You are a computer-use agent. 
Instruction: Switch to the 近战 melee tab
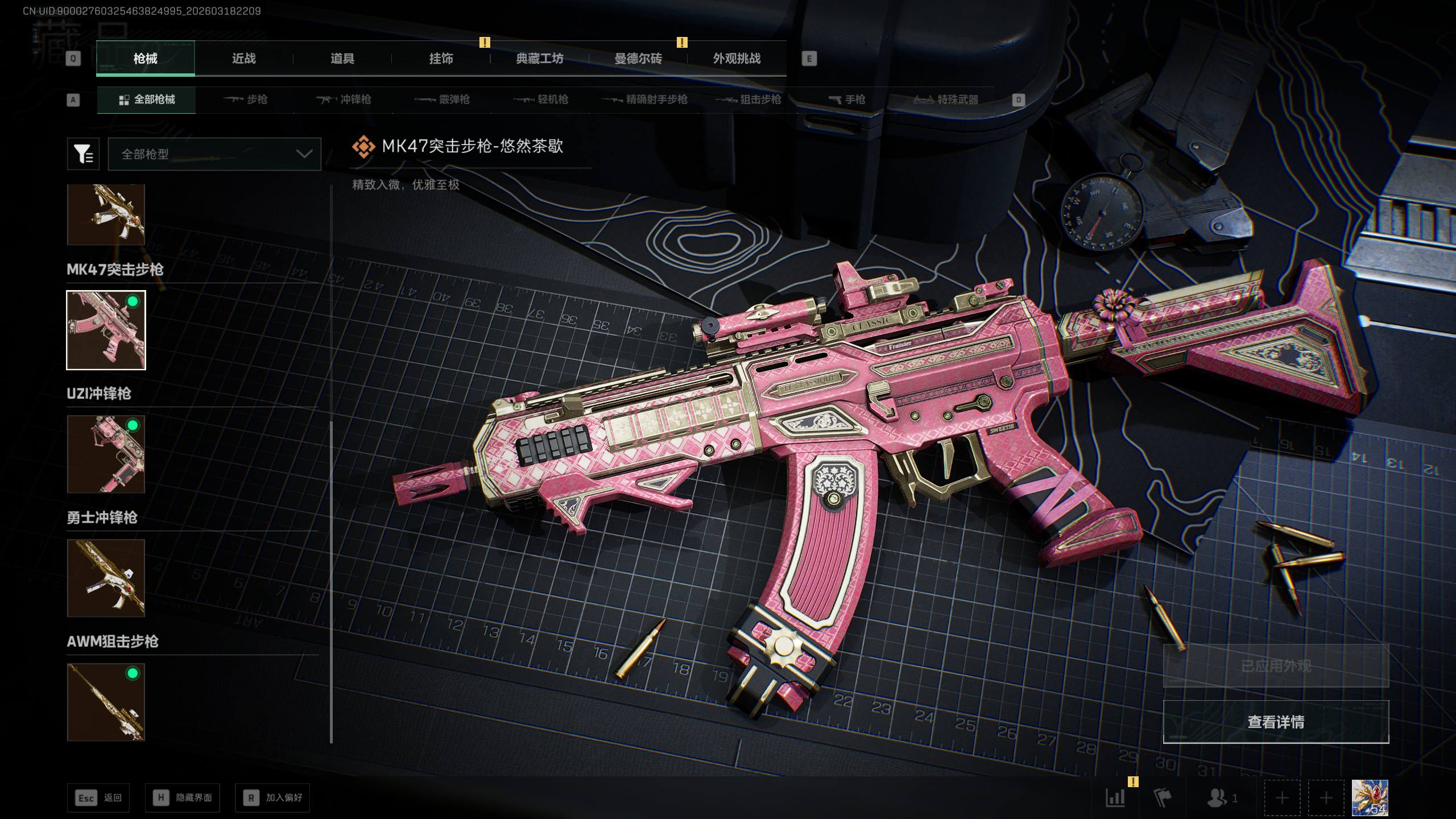(x=243, y=59)
